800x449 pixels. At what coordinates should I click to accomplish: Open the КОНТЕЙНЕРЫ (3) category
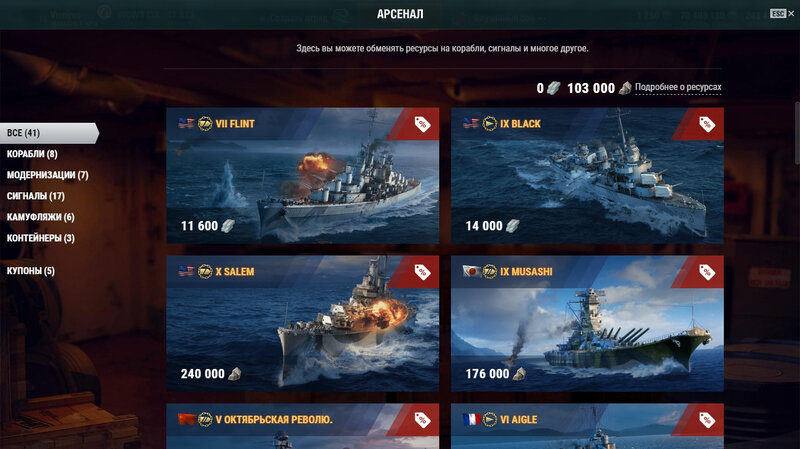(40, 238)
